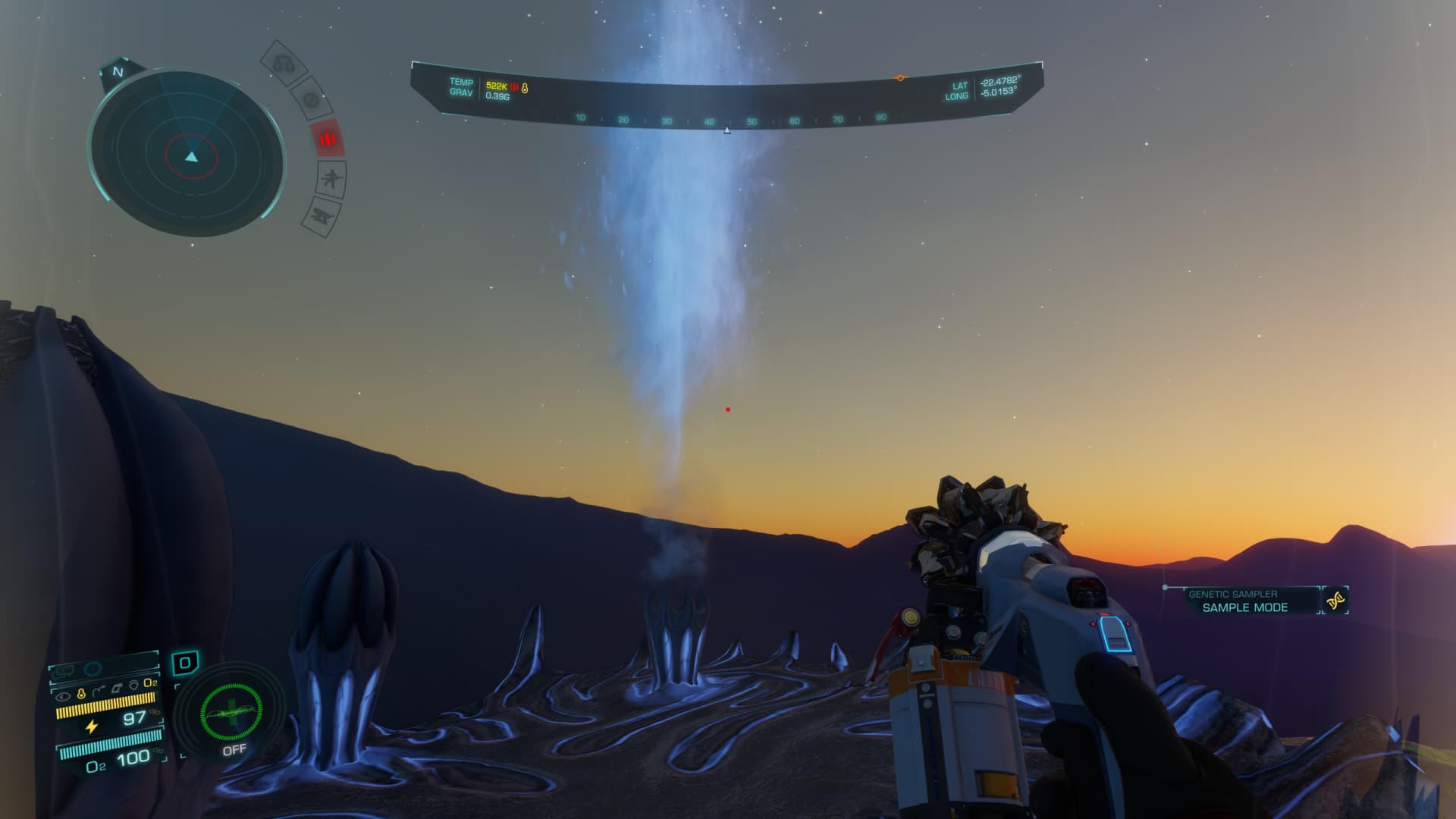Click the eye visibility suit icon
Screen dimensions: 1456x819
(64, 695)
